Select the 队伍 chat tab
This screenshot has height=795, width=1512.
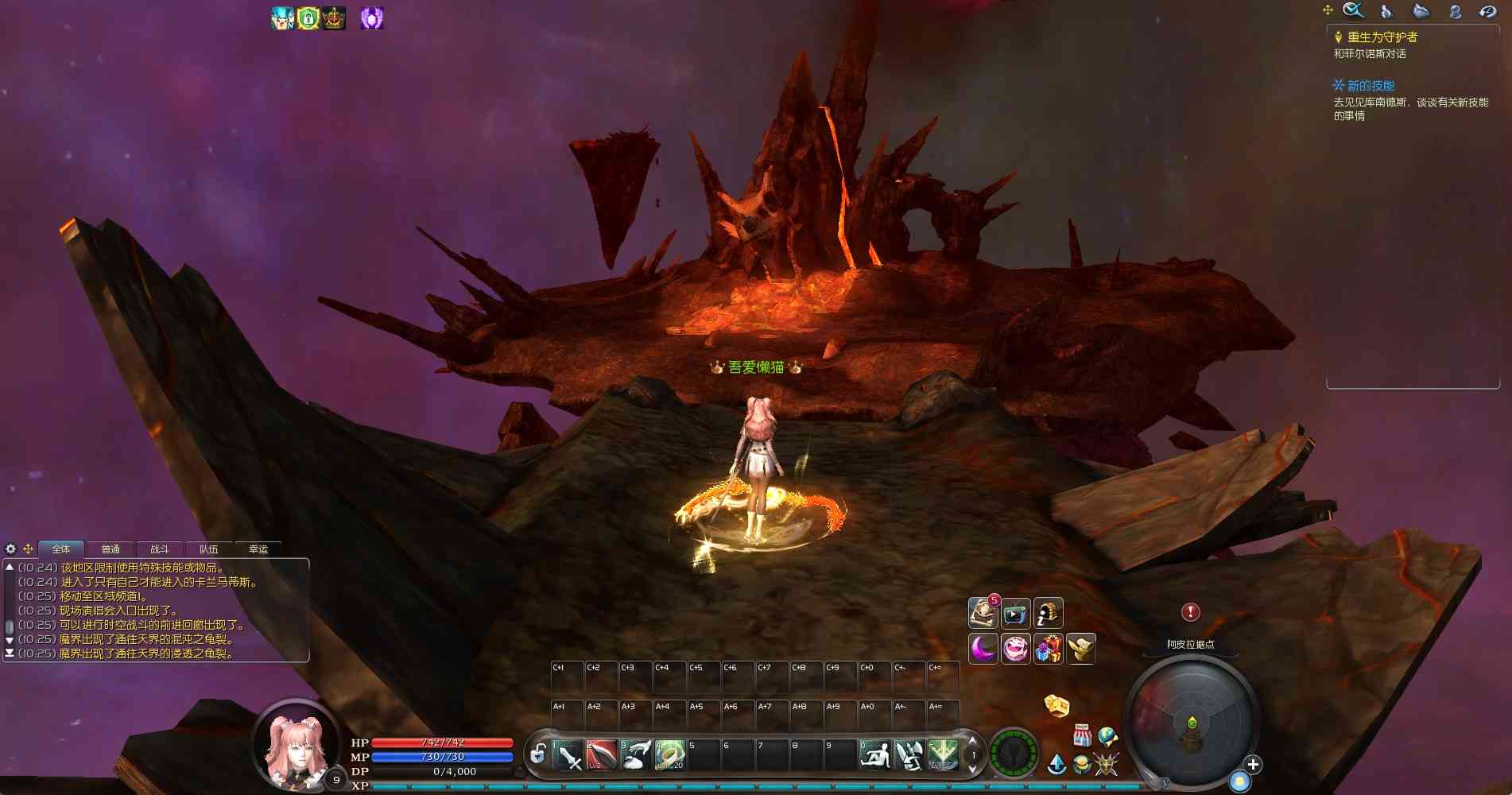point(209,549)
